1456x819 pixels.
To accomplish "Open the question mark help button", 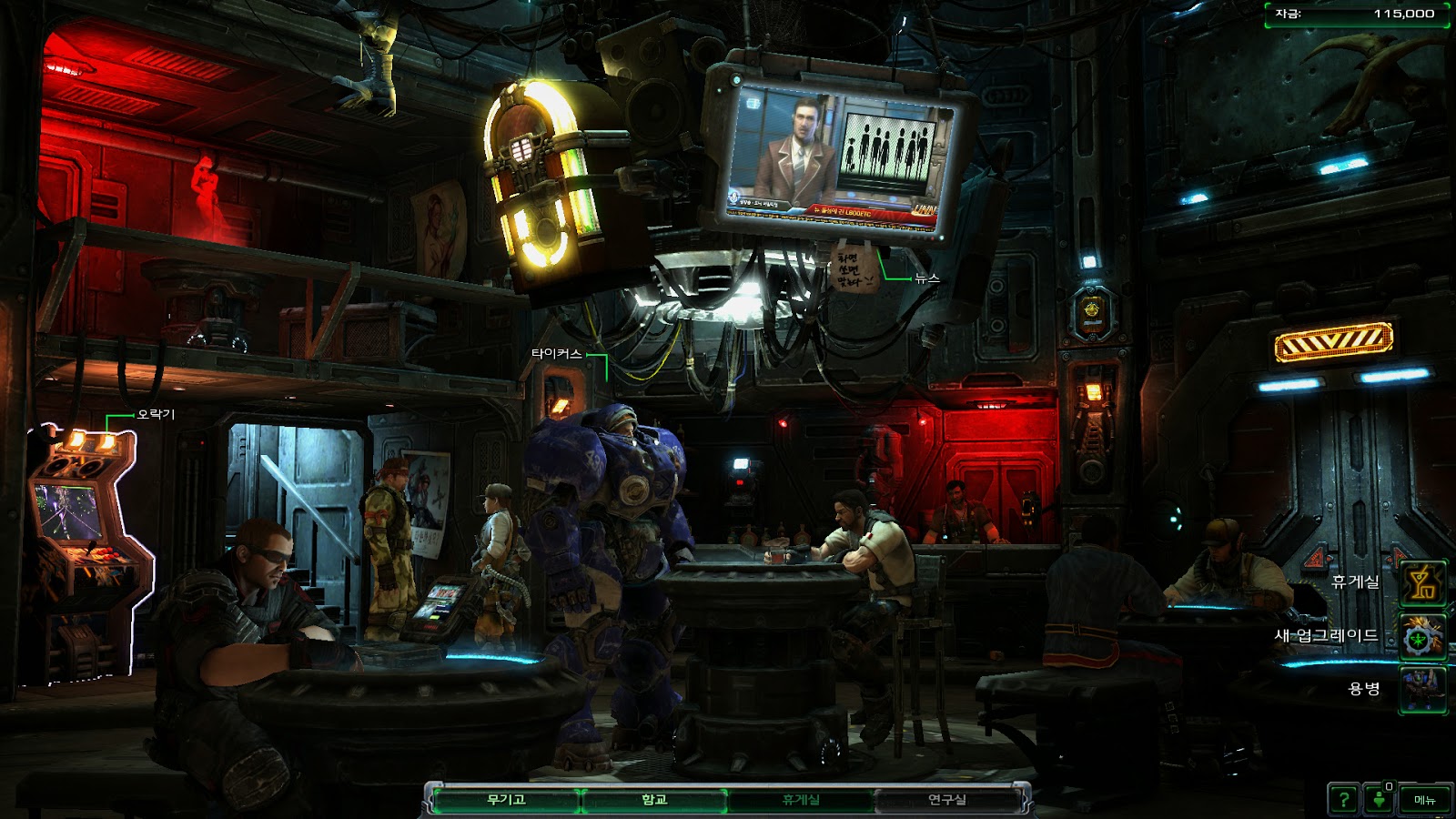I will tap(1343, 800).
